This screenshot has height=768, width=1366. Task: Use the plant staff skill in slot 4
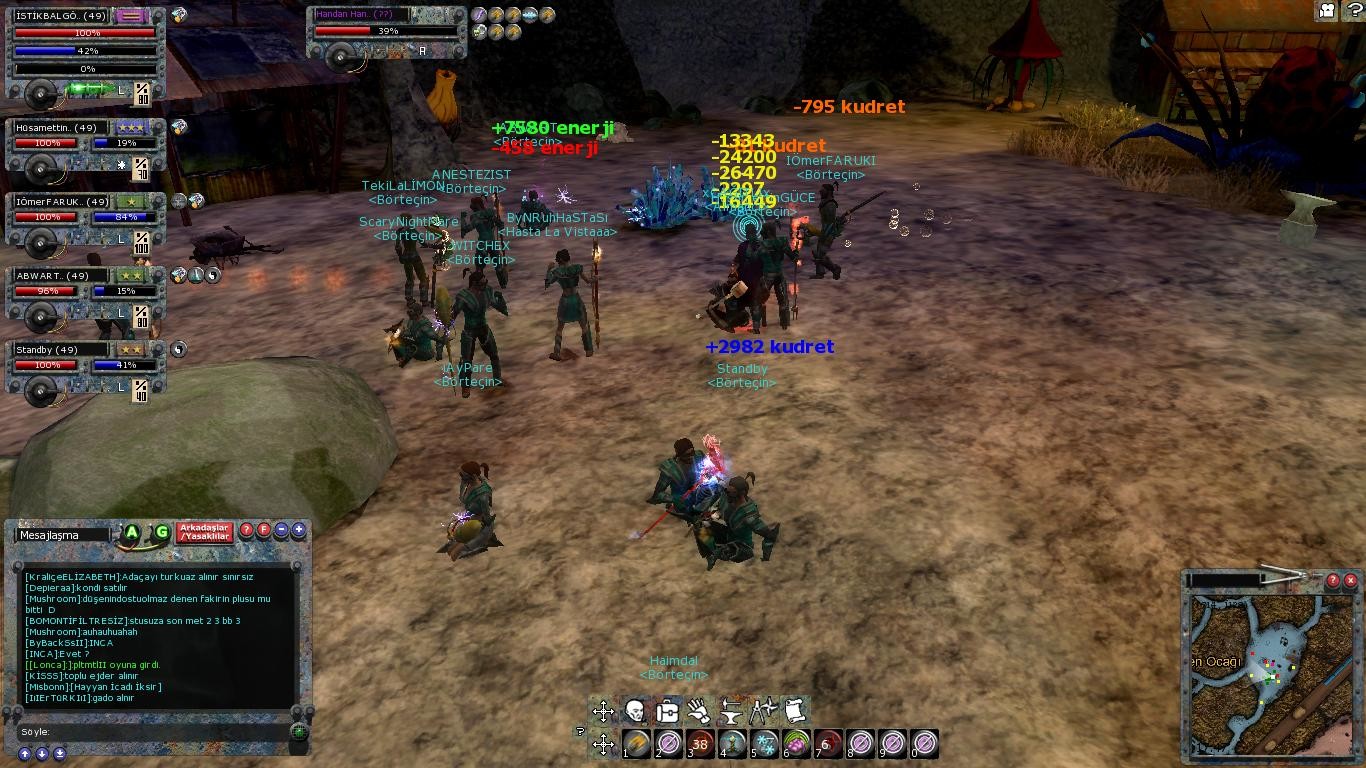click(733, 744)
